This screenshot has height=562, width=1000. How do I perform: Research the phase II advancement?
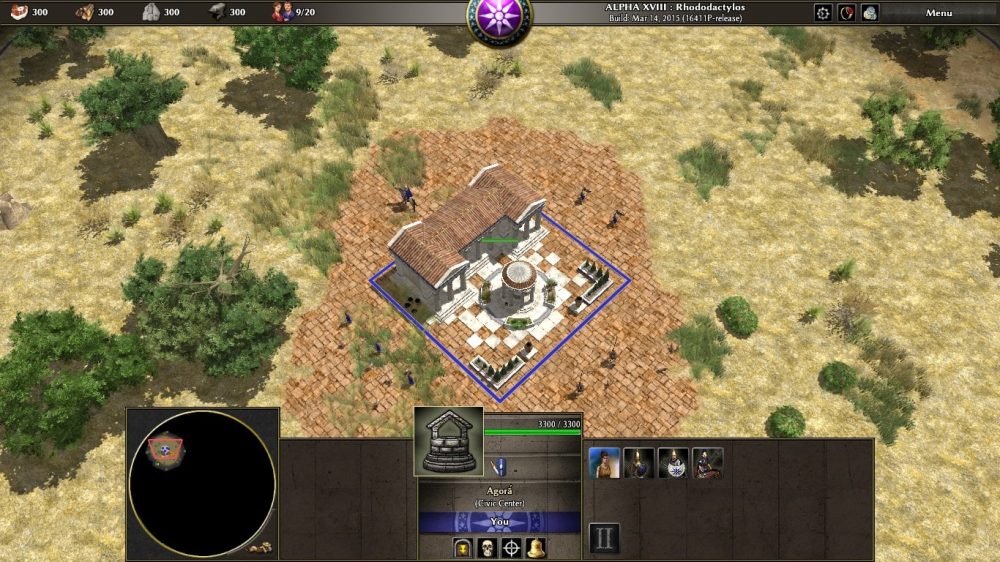pos(604,538)
